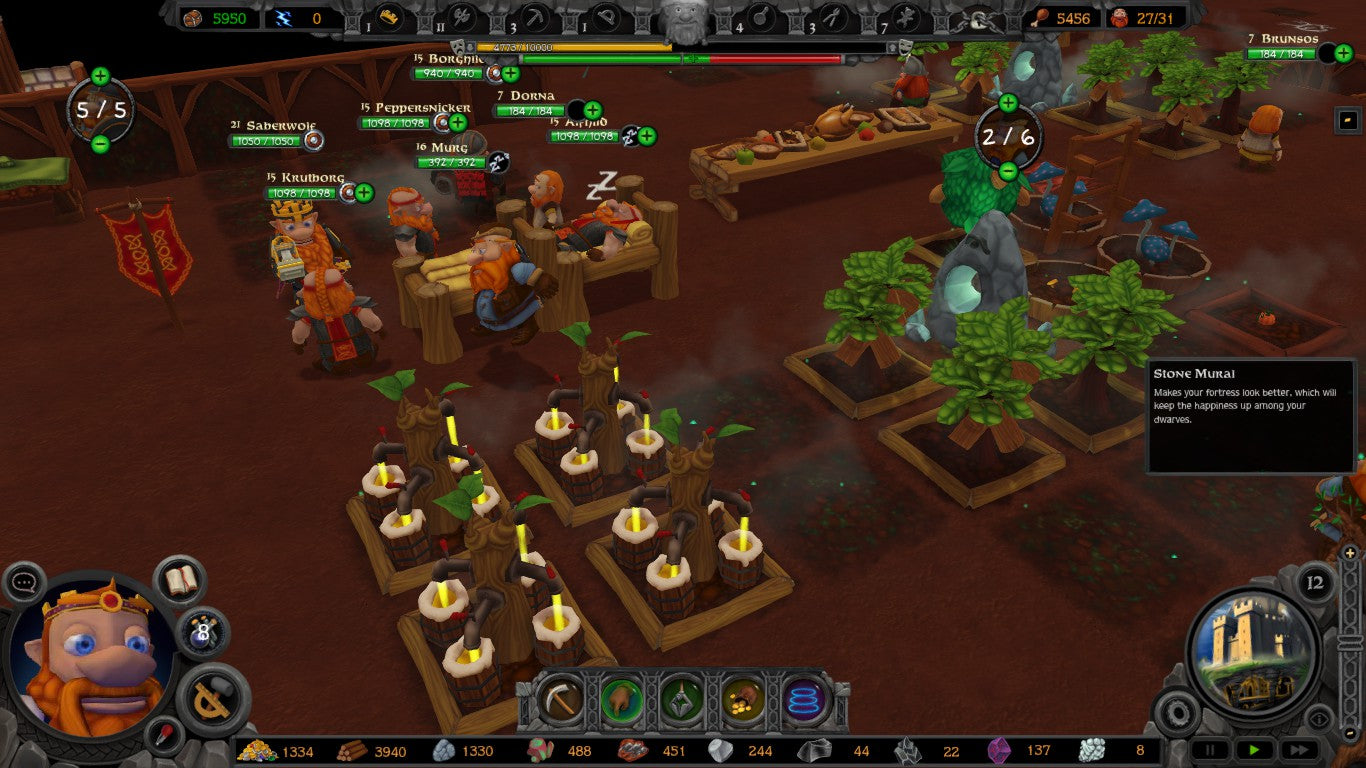1366x768 pixels.
Task: Click the gear icon beside the minimap
Action: click(1177, 713)
